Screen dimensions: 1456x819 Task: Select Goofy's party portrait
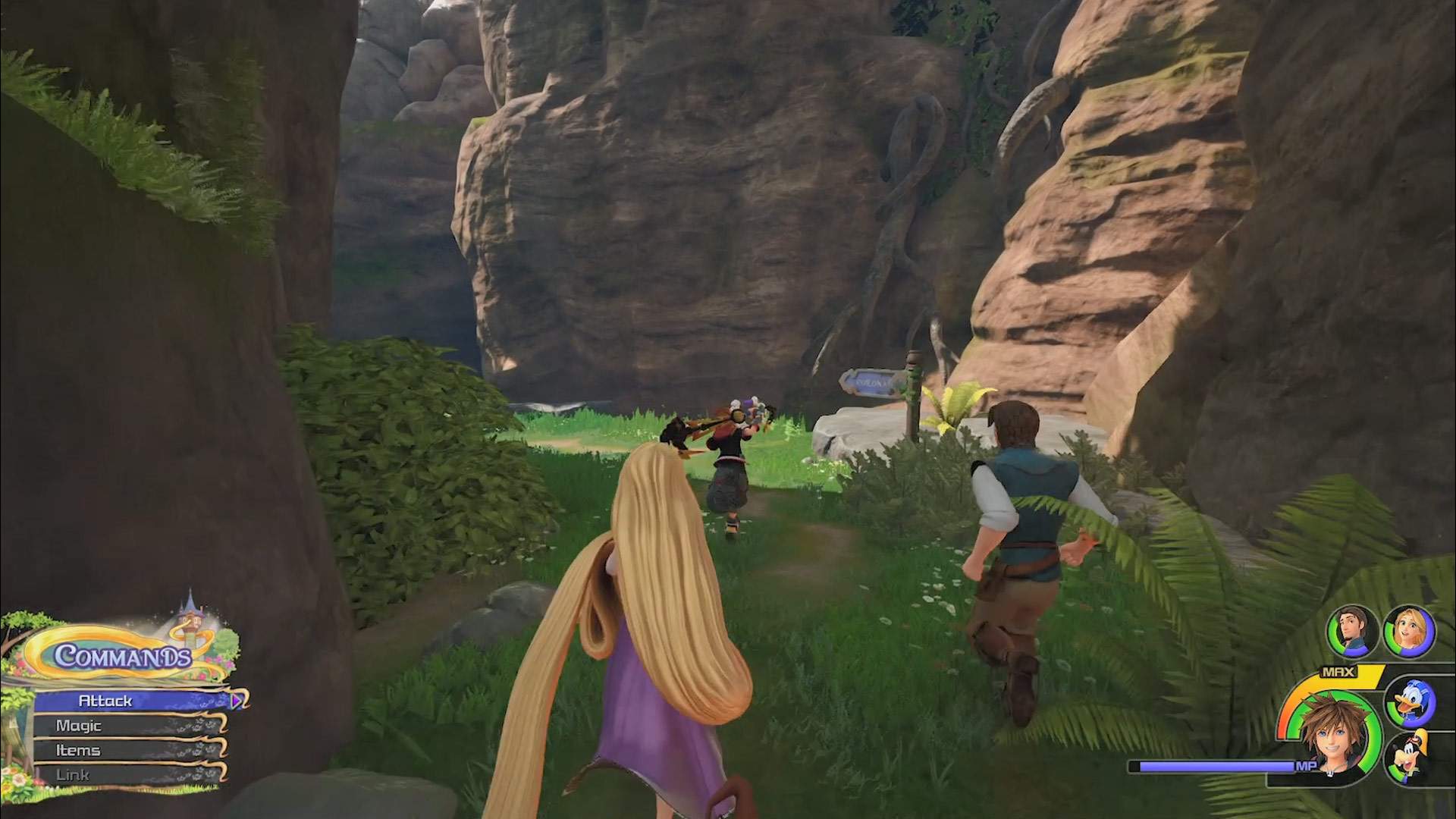[1409, 758]
